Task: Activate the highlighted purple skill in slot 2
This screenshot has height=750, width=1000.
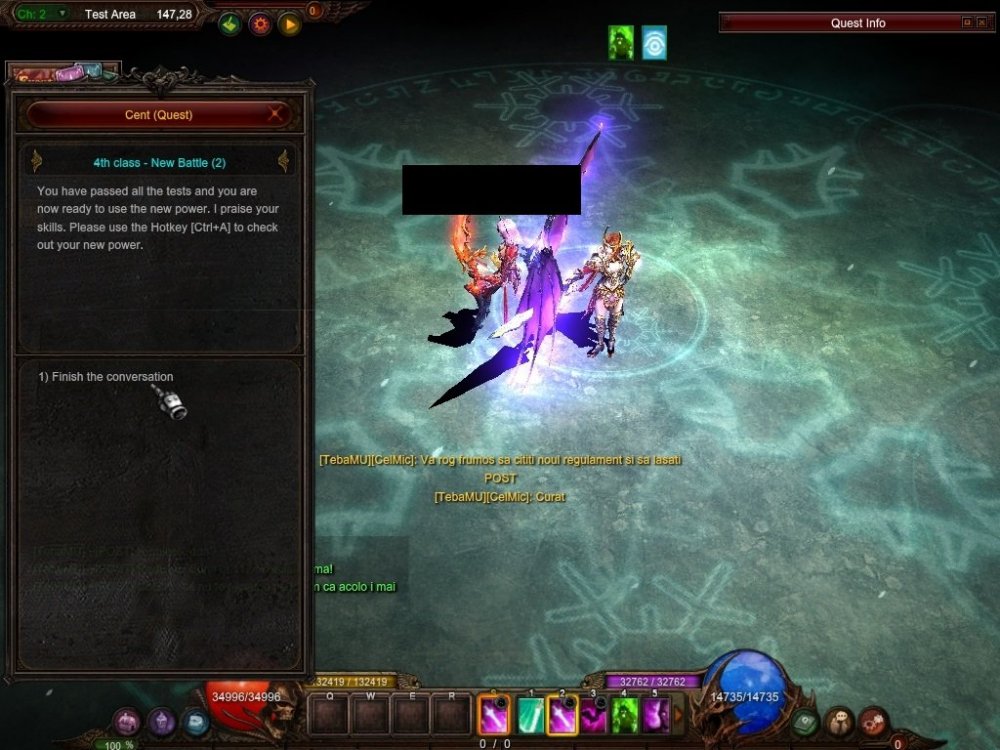Action: pyautogui.click(x=562, y=715)
